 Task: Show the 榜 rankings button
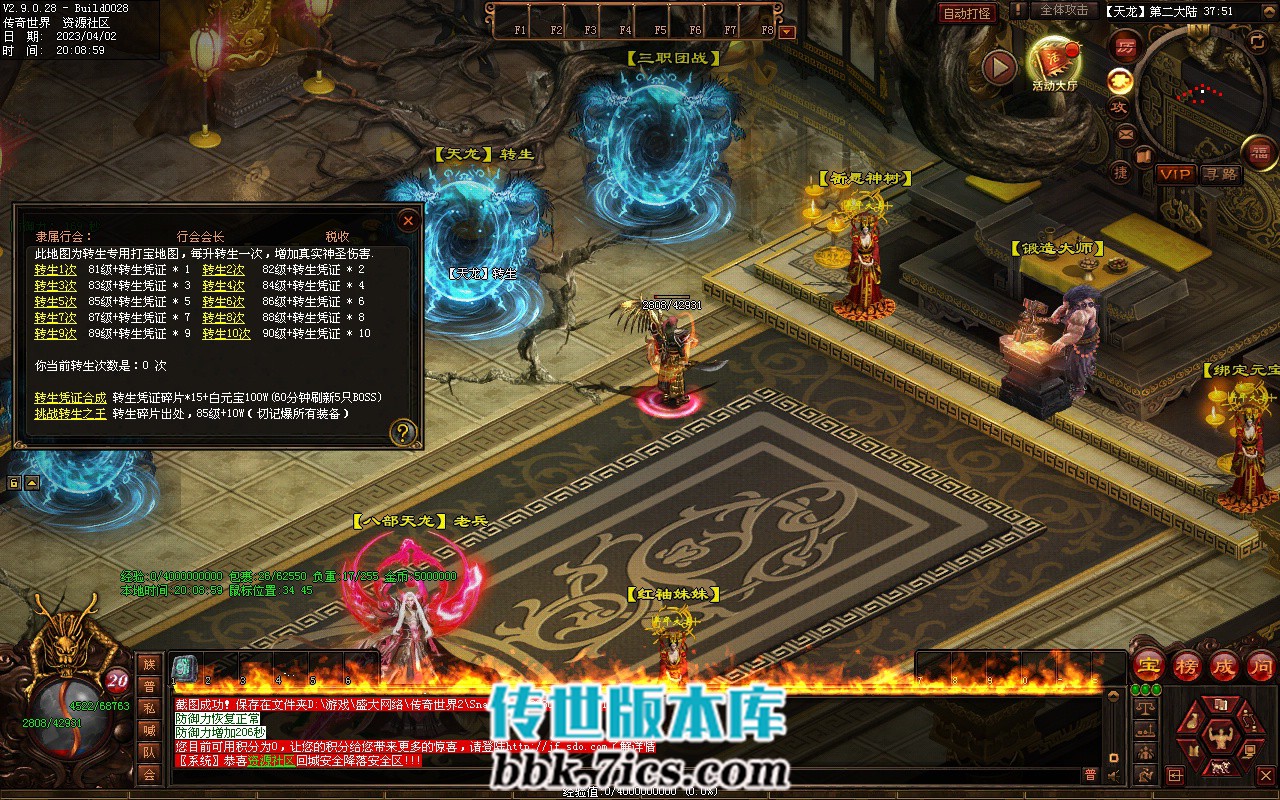[1187, 666]
